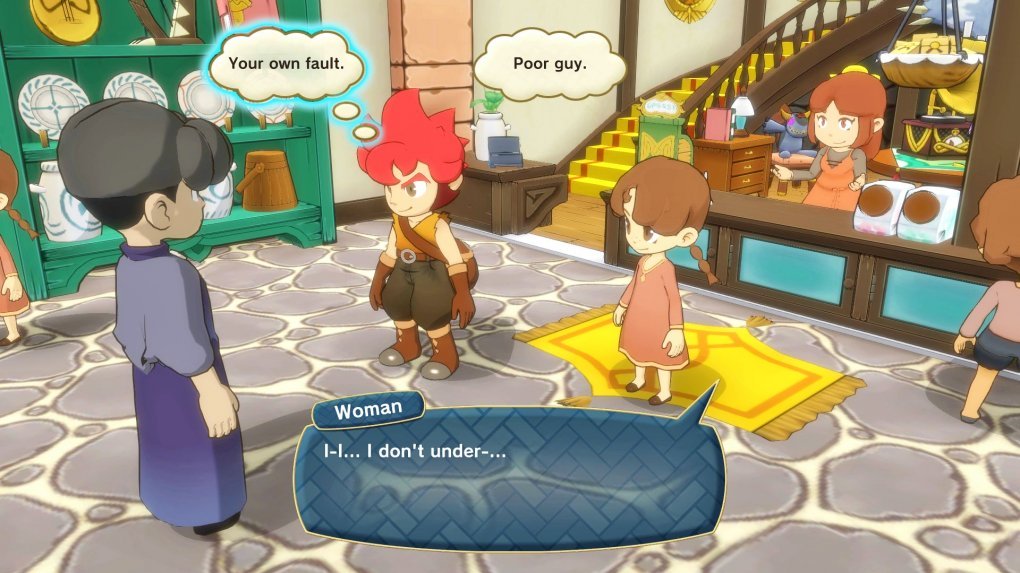Choose the "Your own fault." thought bubble
Screen dimensions: 1020x573
coord(286,63)
